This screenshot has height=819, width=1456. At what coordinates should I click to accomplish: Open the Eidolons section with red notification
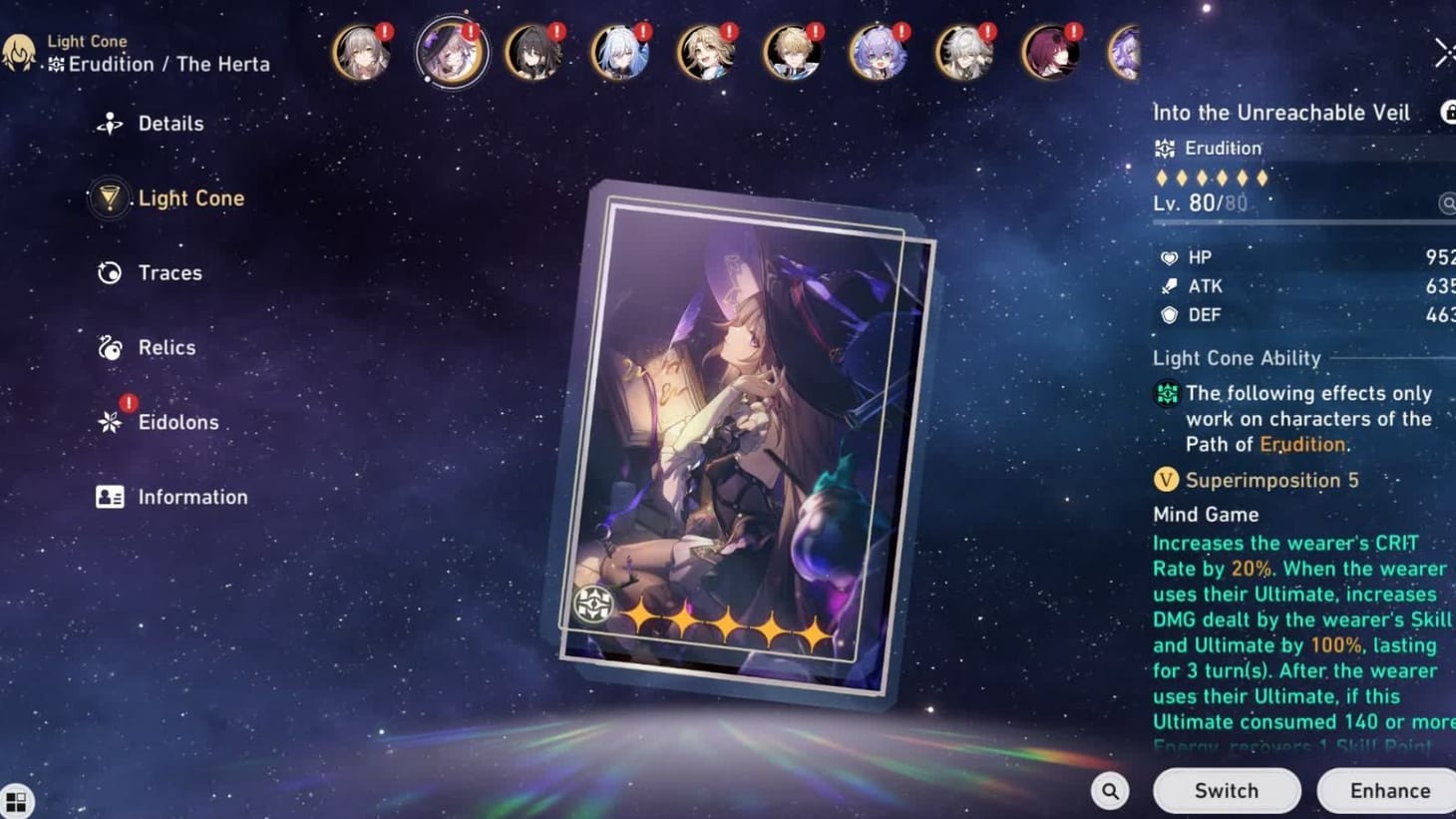pos(110,422)
